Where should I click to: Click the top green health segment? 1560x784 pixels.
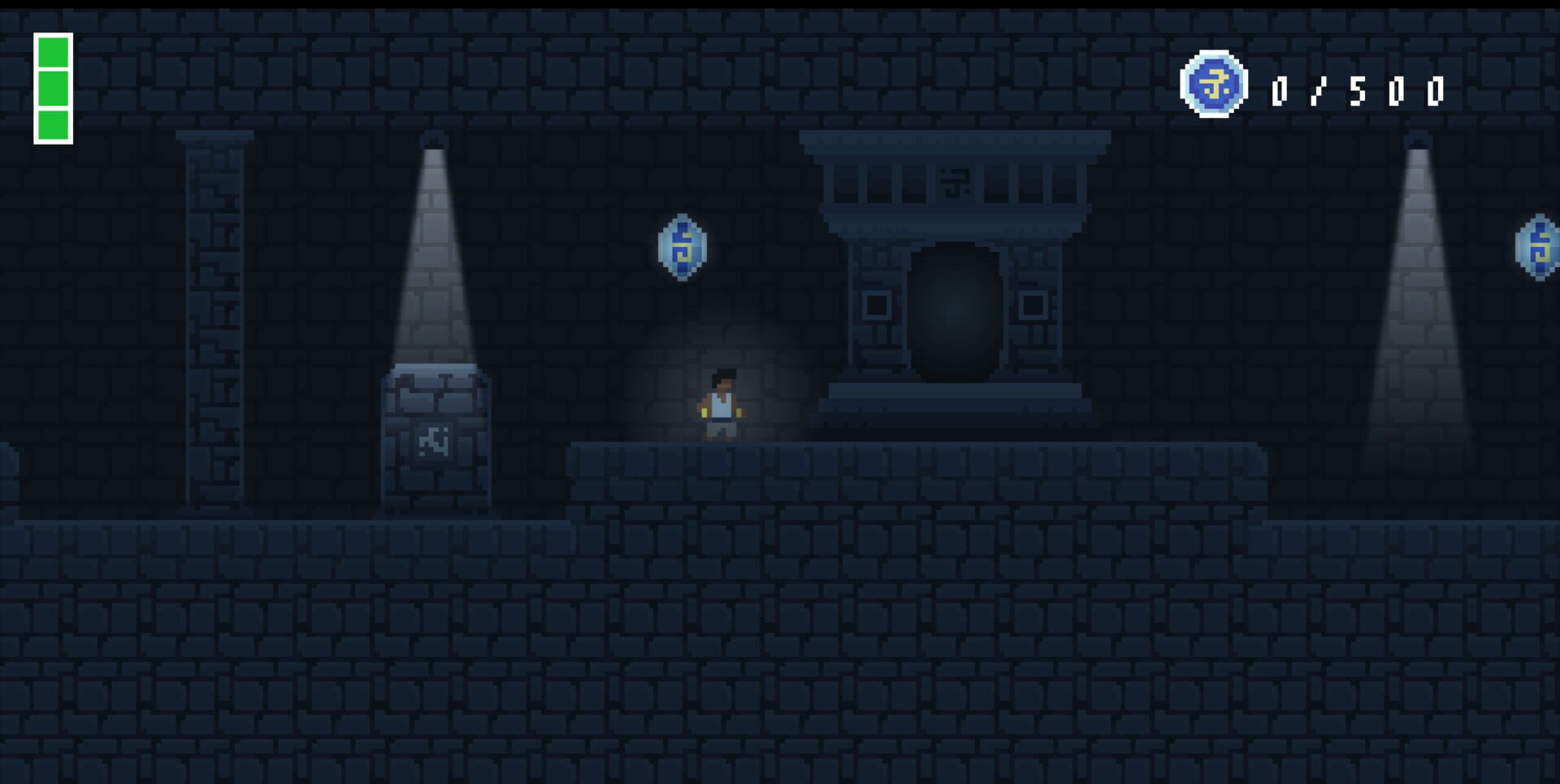[x=52, y=50]
